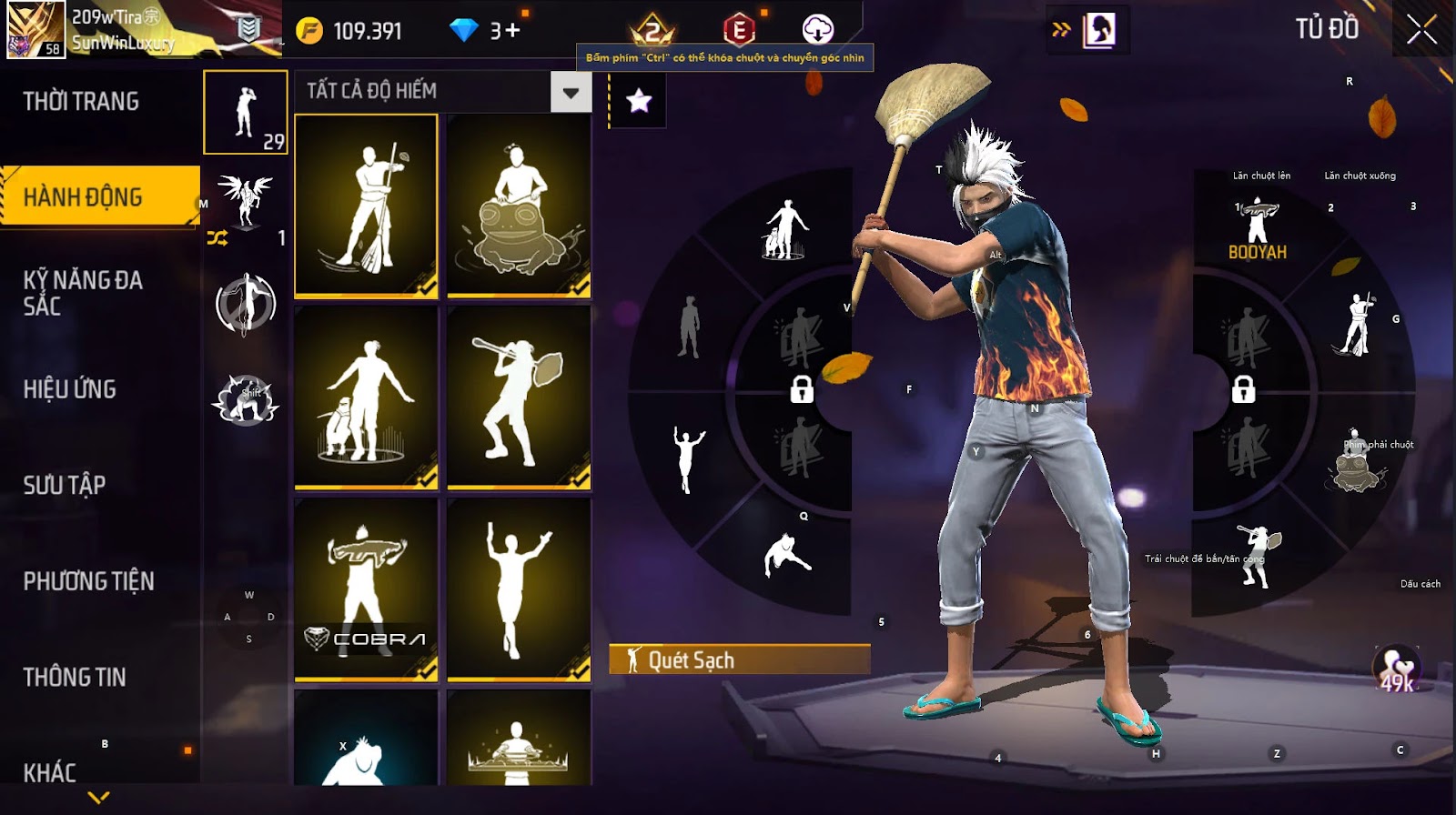The image size is (1456, 815).
Task: Select the trumpet player emote tile
Action: click(x=519, y=397)
